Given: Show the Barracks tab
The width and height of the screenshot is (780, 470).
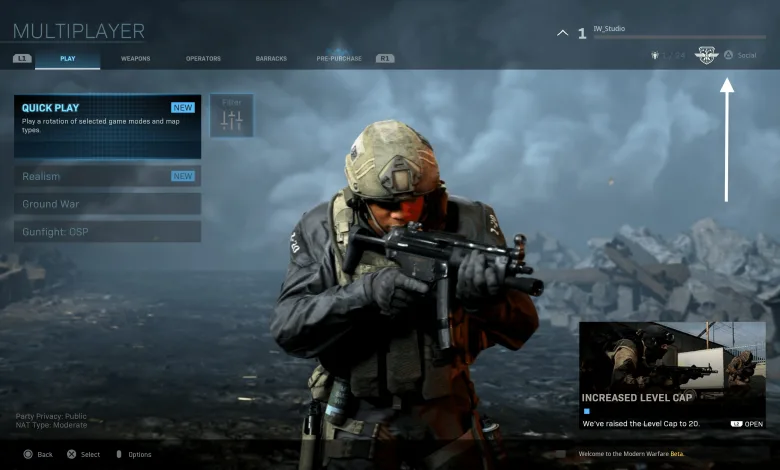Looking at the screenshot, I should (x=271, y=59).
